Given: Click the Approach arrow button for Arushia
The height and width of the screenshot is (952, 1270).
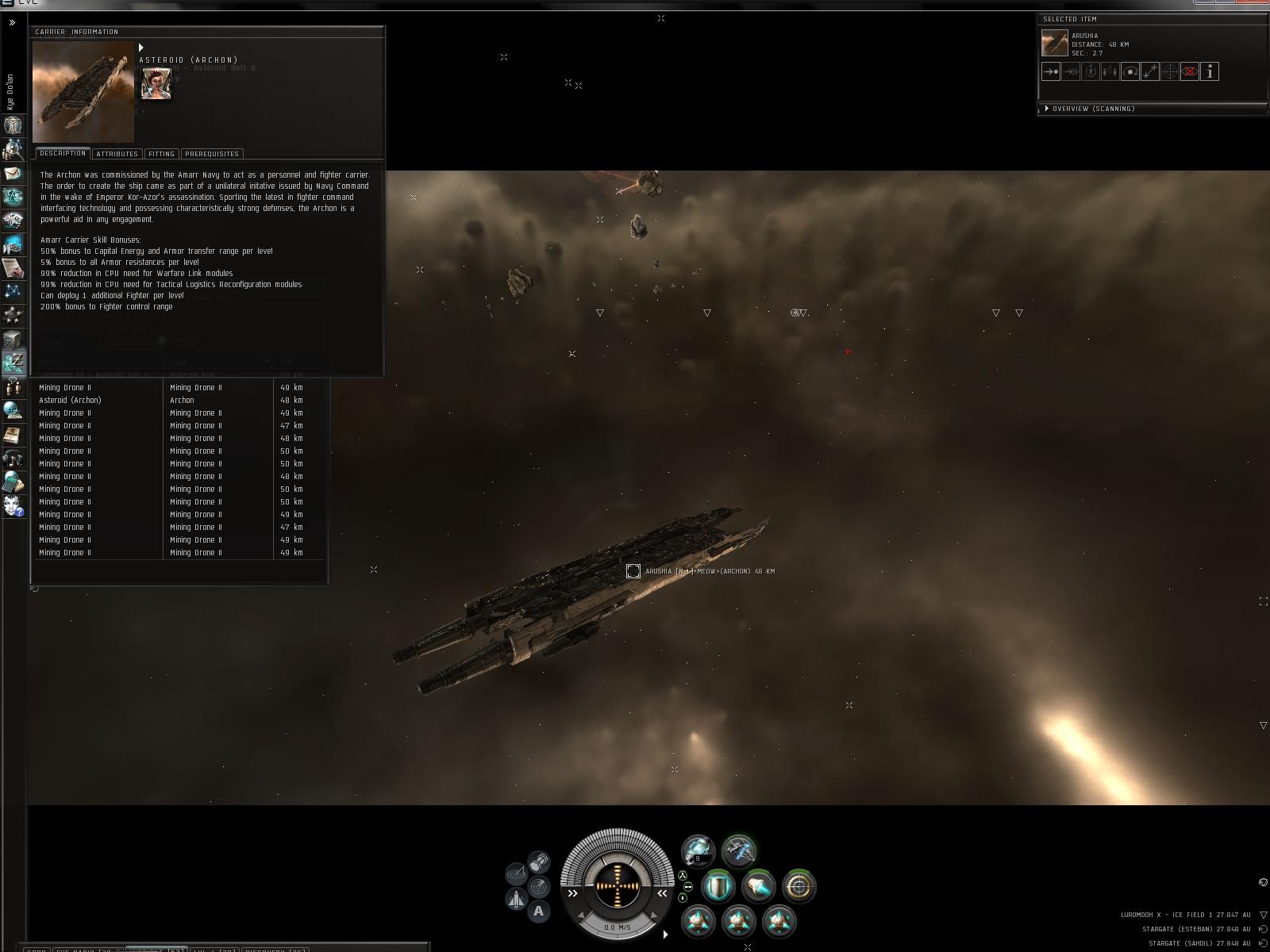Looking at the screenshot, I should [1051, 72].
